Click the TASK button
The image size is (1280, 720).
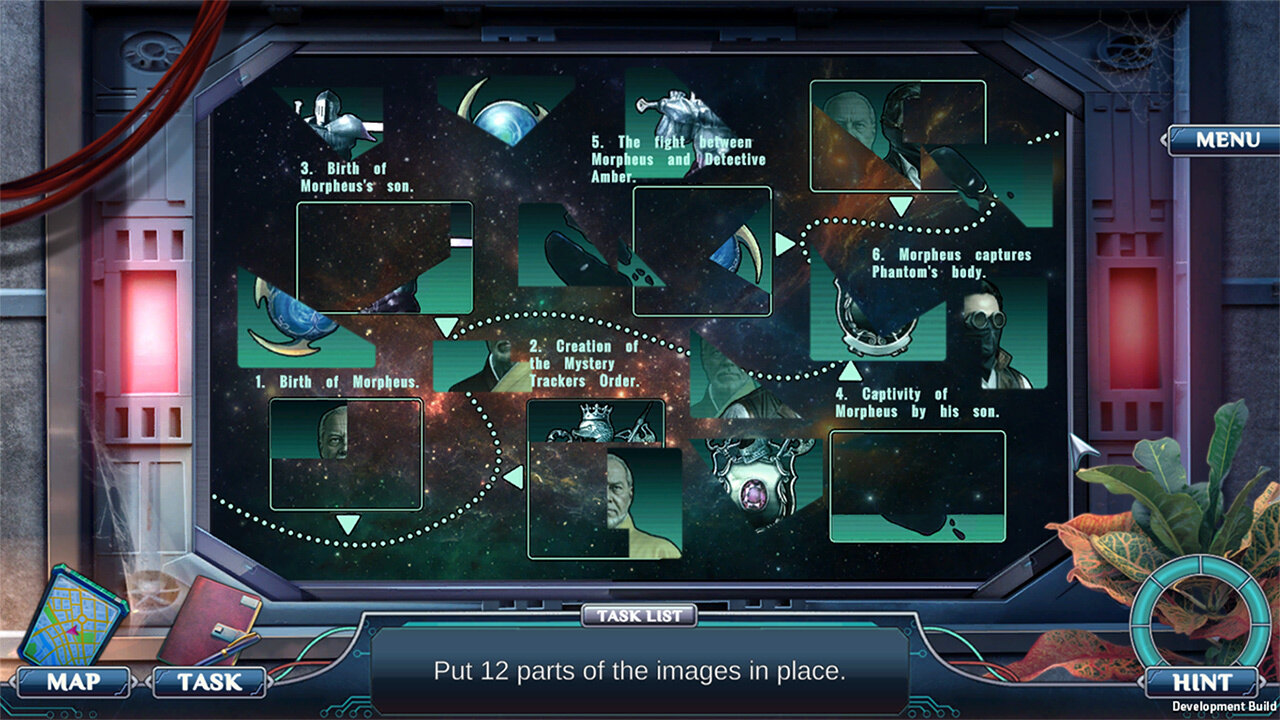(x=209, y=683)
